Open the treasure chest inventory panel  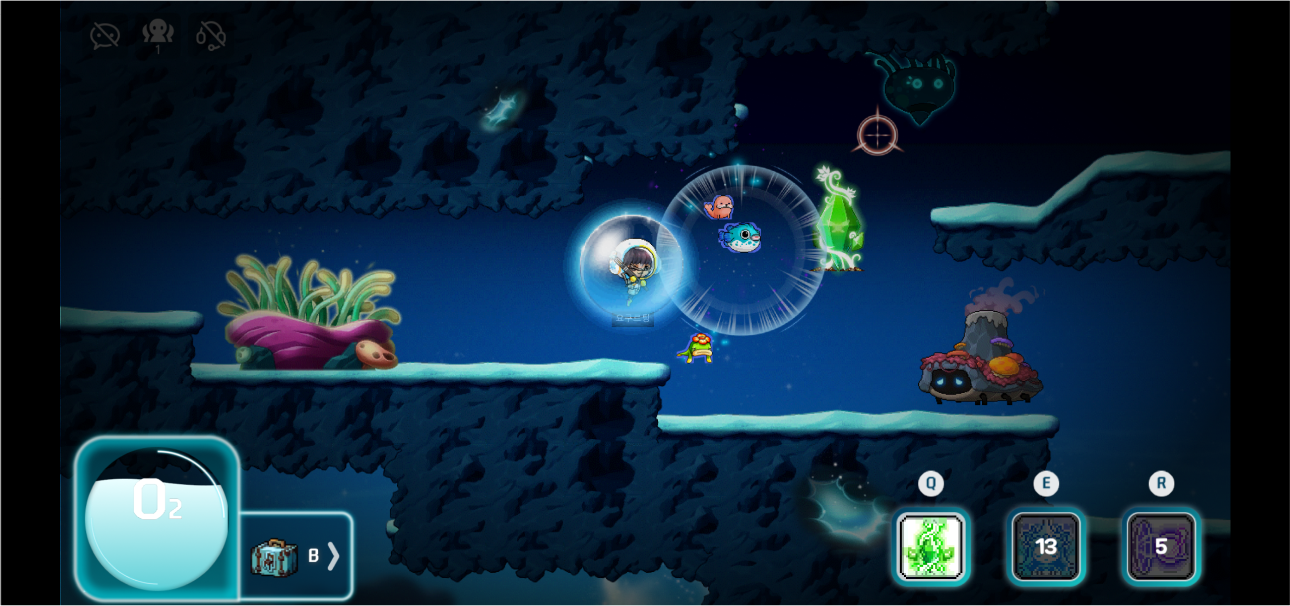pos(296,556)
